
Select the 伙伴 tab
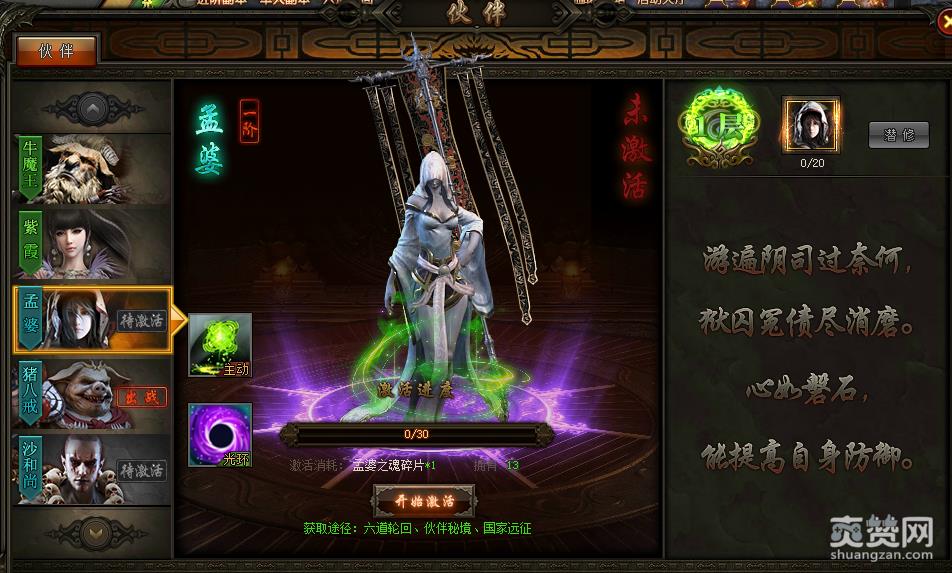click(x=56, y=51)
